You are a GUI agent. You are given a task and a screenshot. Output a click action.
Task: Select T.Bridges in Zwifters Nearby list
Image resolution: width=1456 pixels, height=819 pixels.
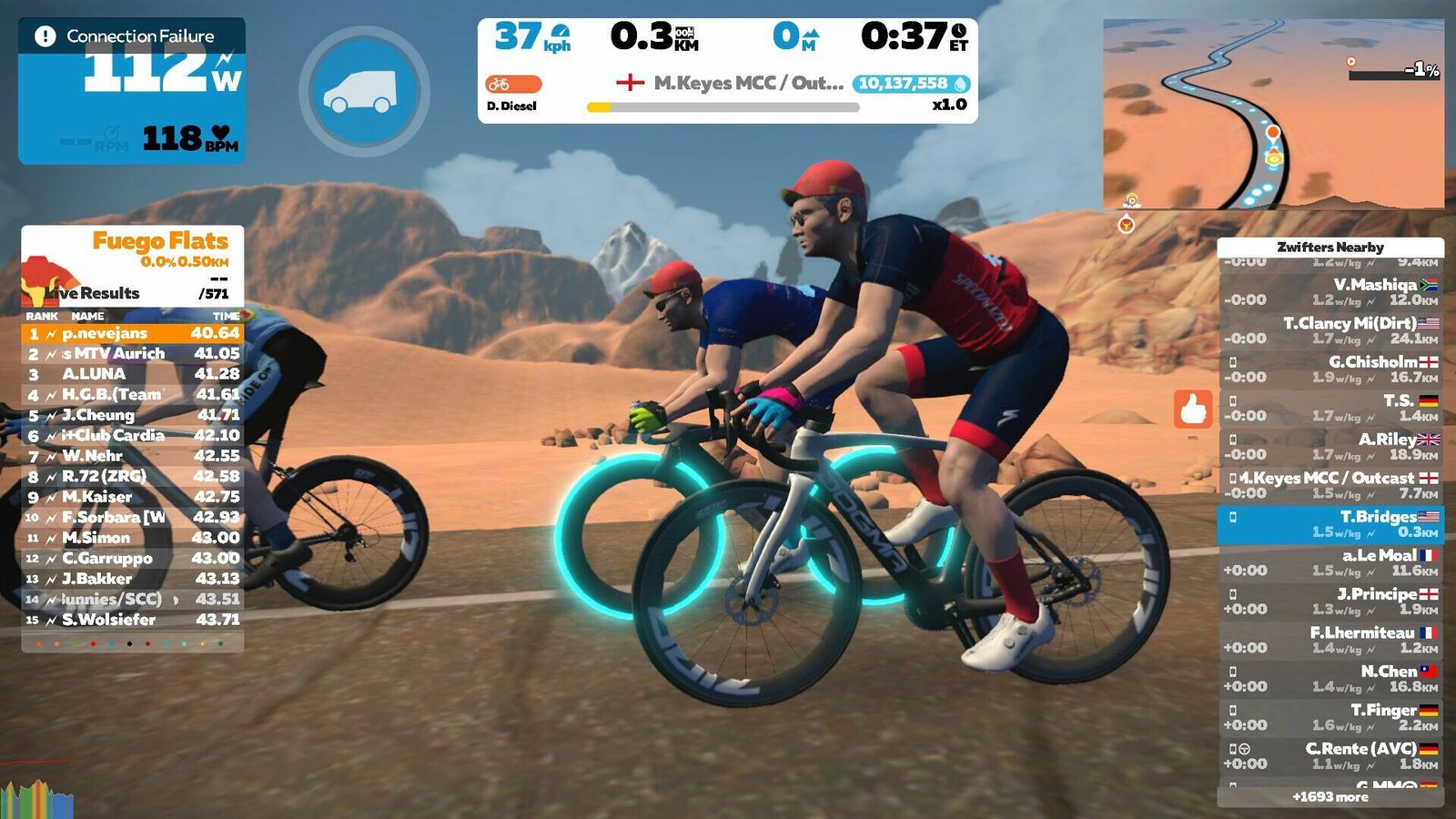(x=1330, y=524)
